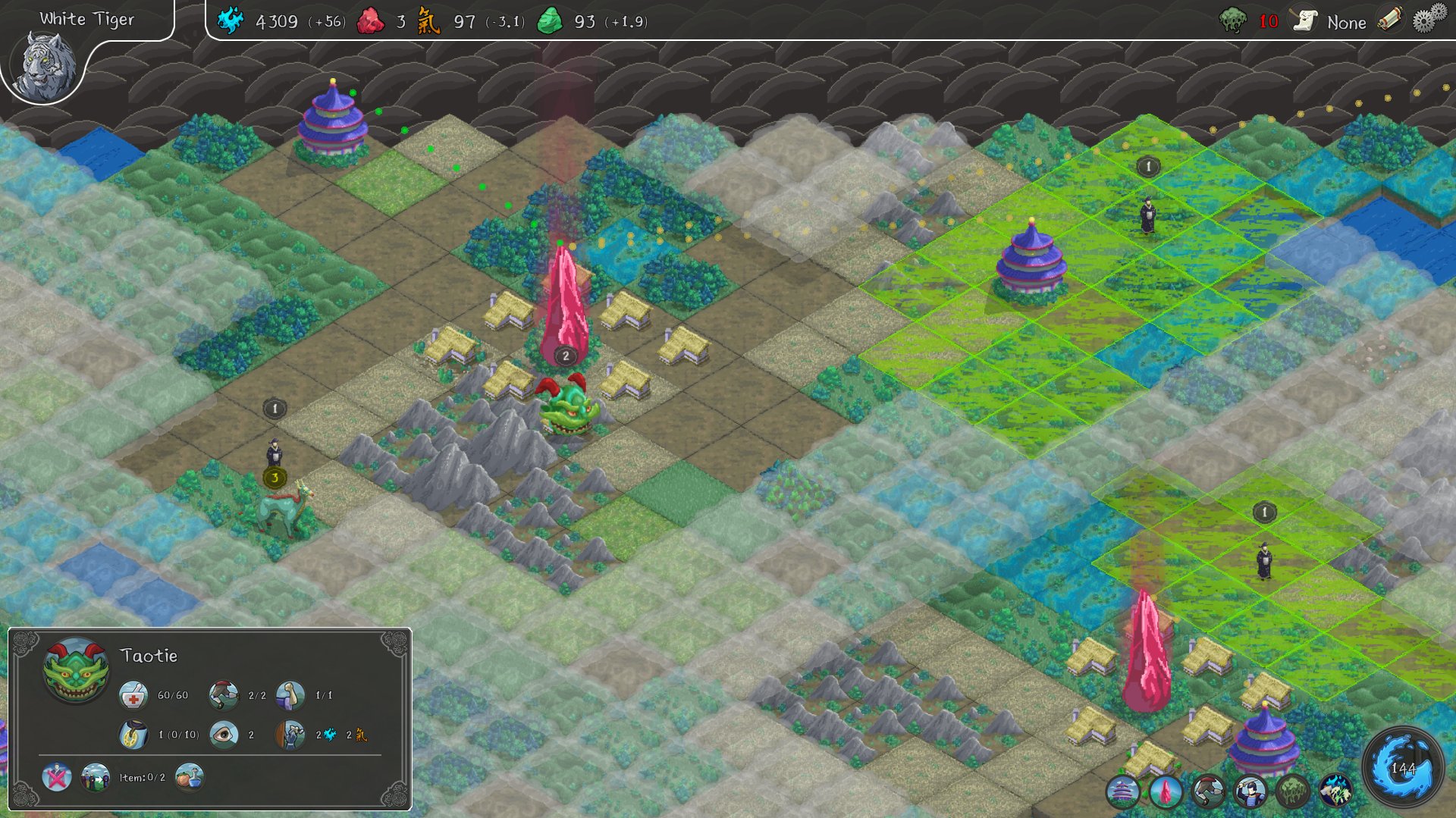Click the group movement icon in Taotie panel
Image resolution: width=1456 pixels, height=818 pixels.
94,779
